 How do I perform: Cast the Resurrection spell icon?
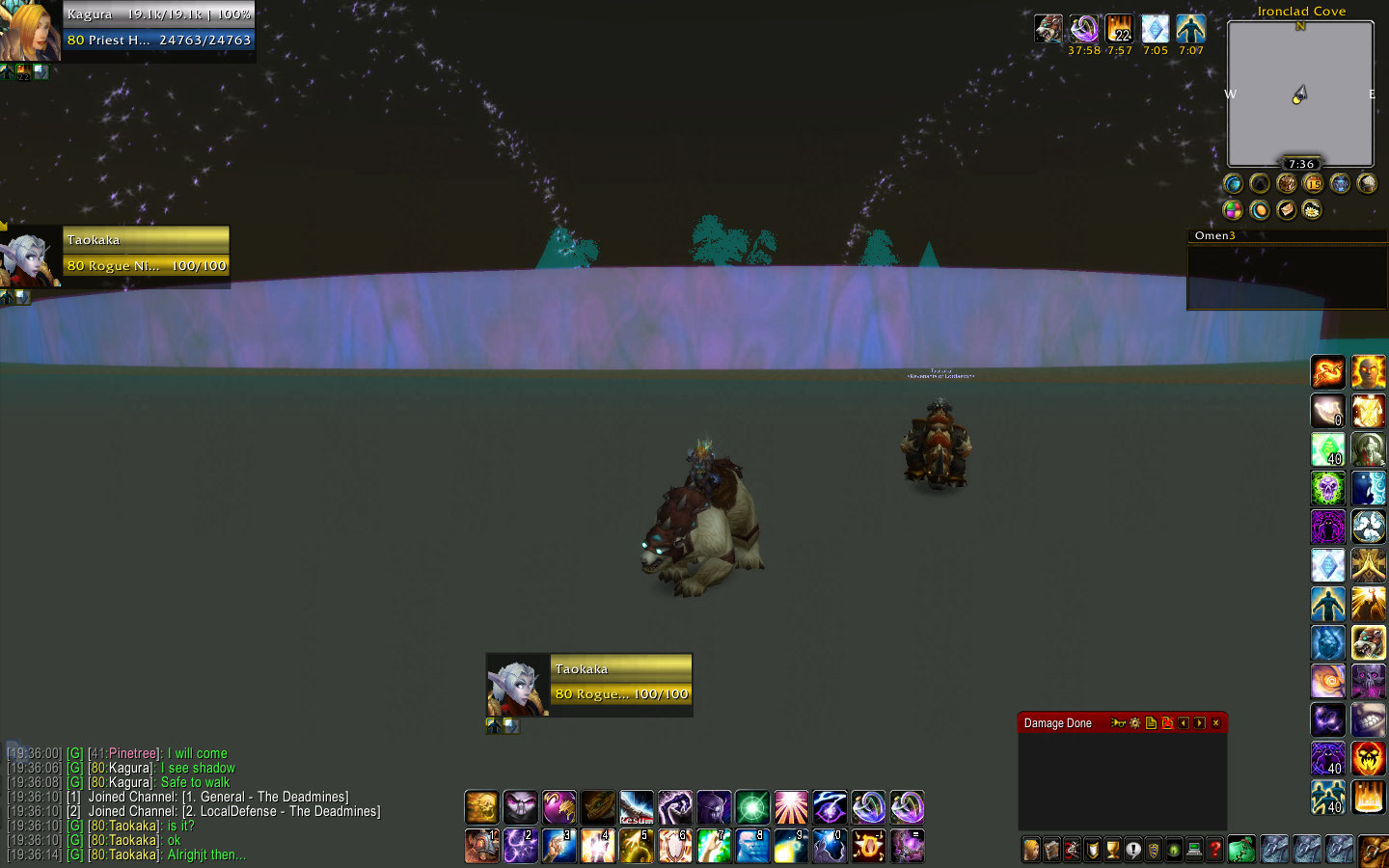click(x=637, y=807)
